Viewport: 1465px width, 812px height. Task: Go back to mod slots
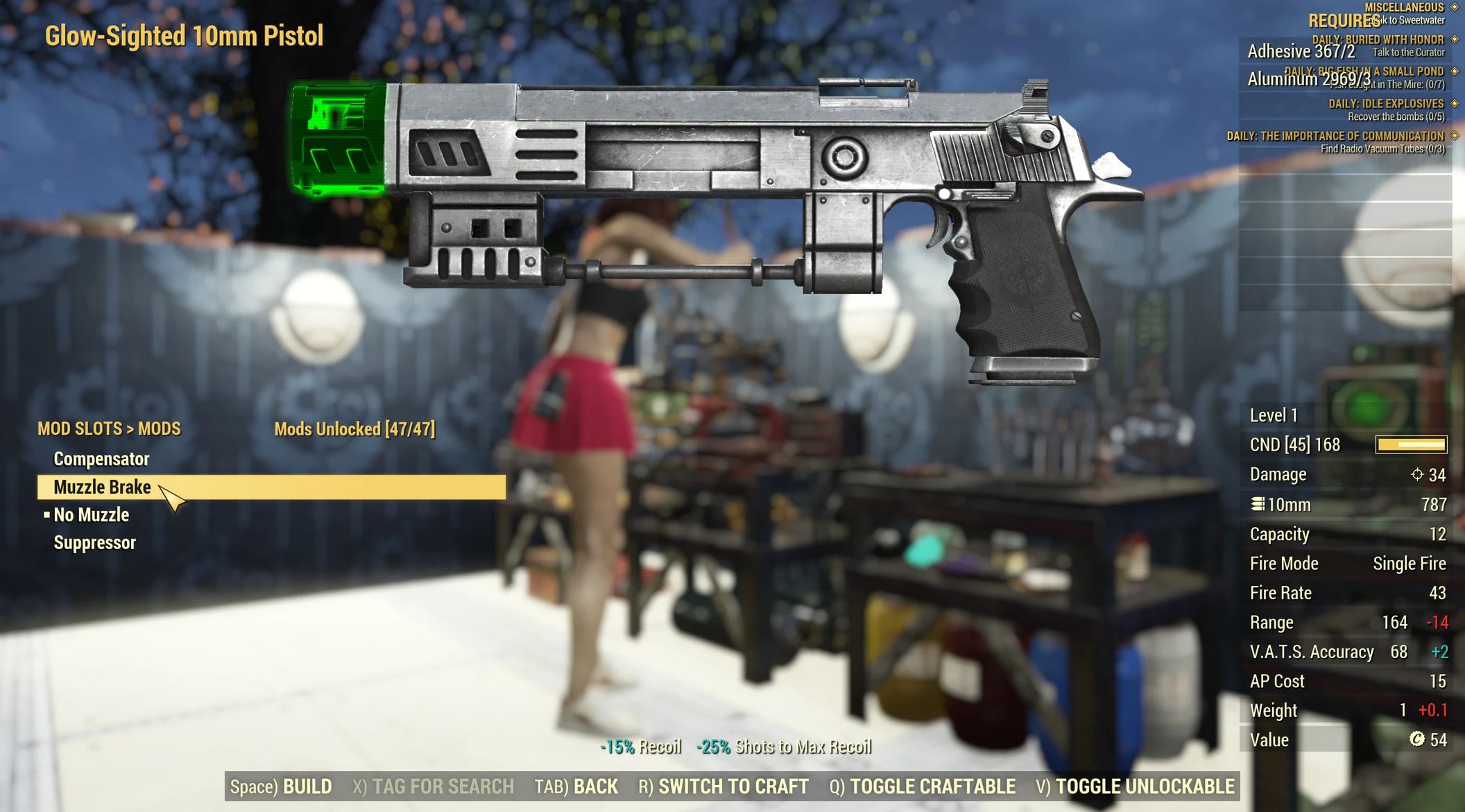(576, 786)
